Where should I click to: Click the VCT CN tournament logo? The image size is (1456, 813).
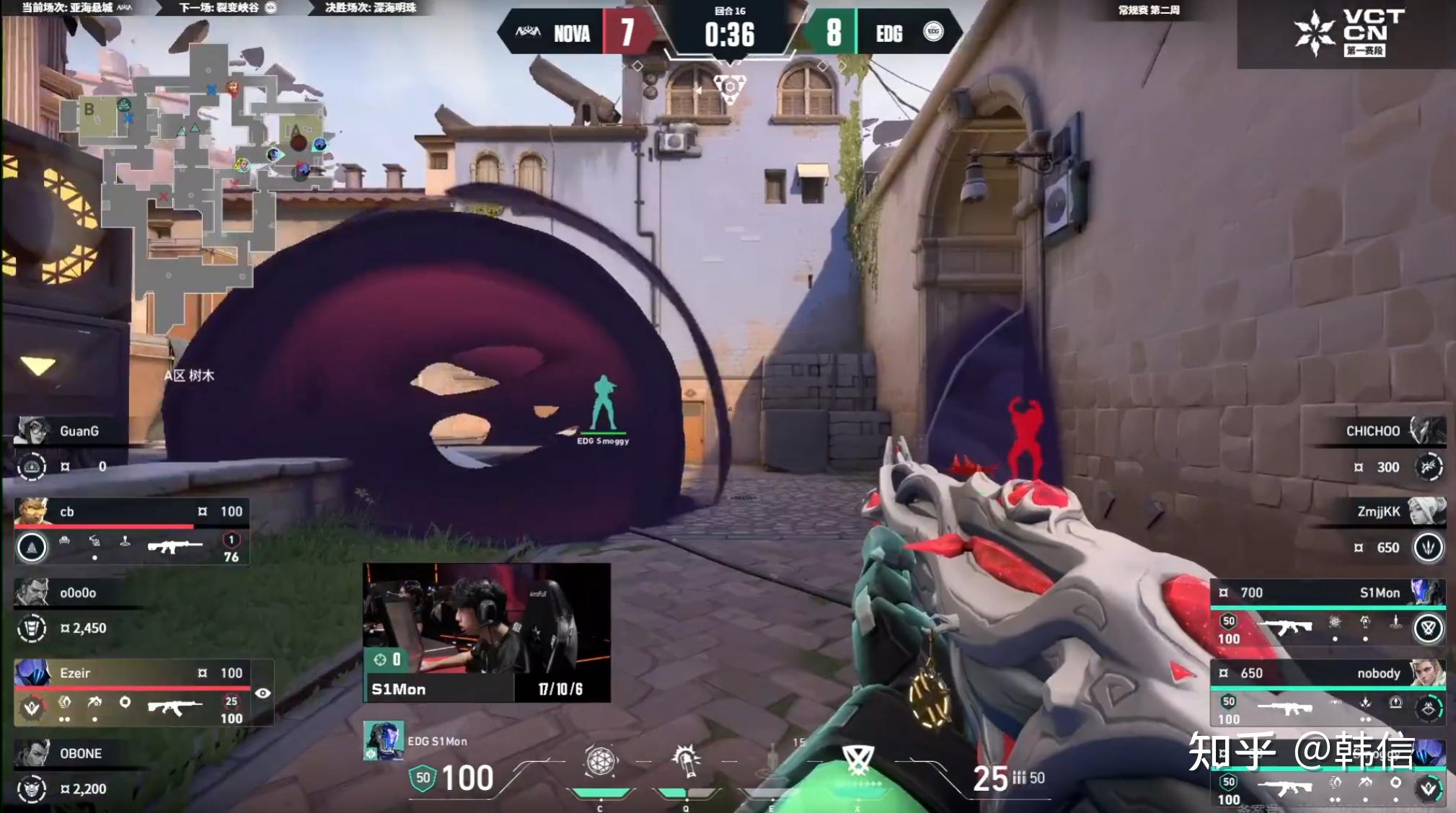[1347, 33]
